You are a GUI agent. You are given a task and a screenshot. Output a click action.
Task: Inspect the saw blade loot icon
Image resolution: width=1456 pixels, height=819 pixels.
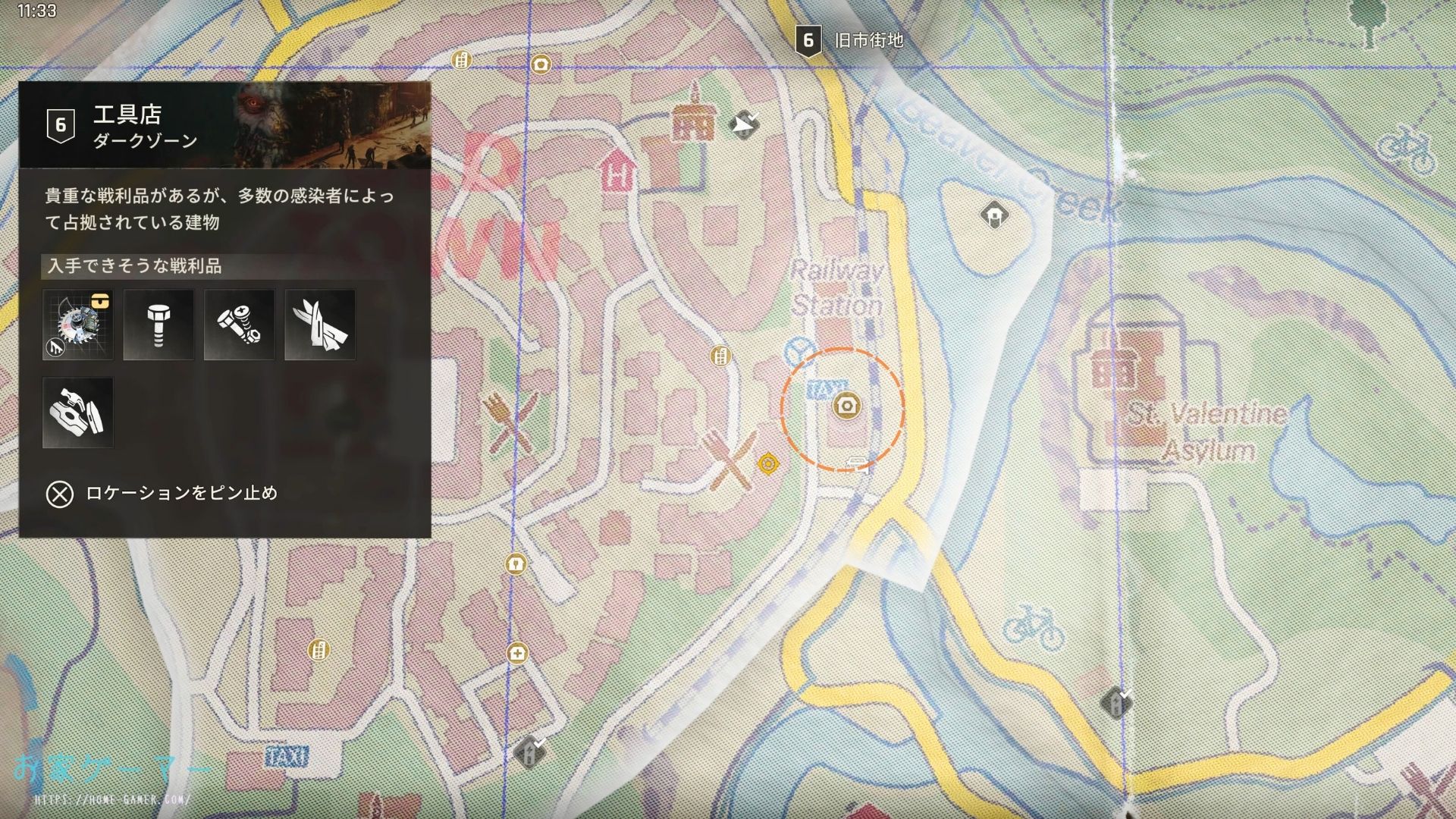(x=78, y=325)
